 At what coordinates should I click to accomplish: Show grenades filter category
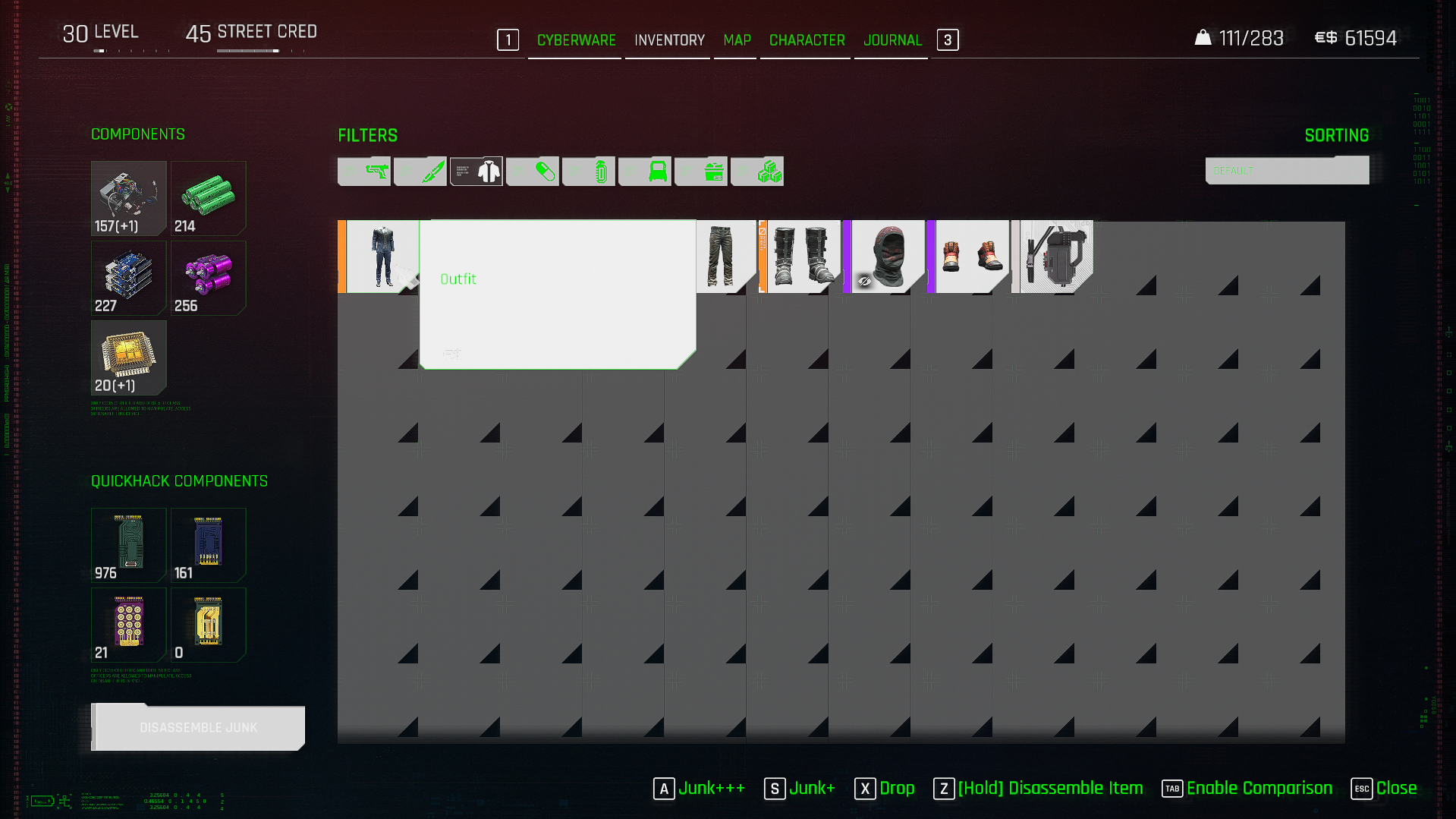(x=589, y=172)
